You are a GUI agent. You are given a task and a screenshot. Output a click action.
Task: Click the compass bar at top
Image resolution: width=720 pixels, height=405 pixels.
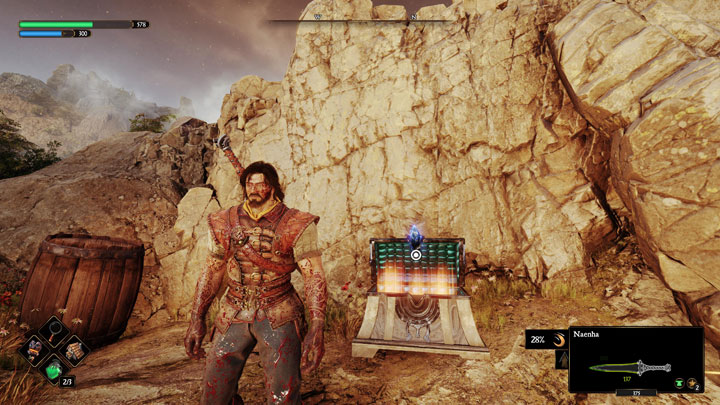point(361,18)
